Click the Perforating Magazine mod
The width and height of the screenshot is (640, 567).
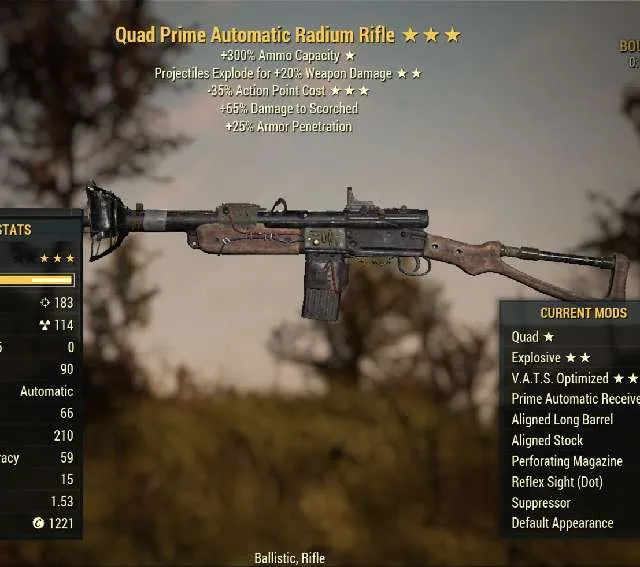pos(567,461)
